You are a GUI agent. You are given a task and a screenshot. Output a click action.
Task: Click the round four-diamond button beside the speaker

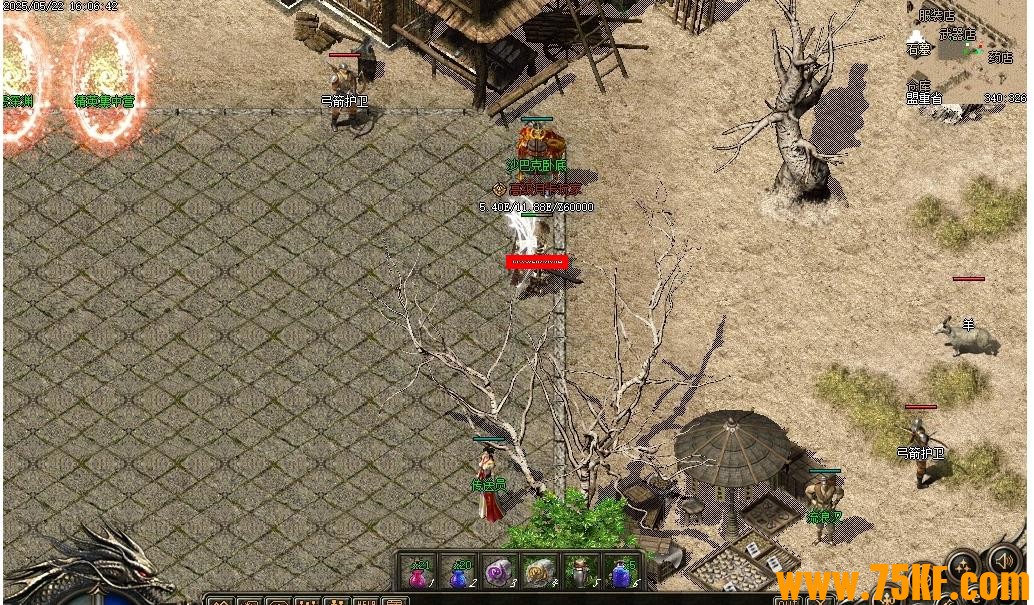964,566
